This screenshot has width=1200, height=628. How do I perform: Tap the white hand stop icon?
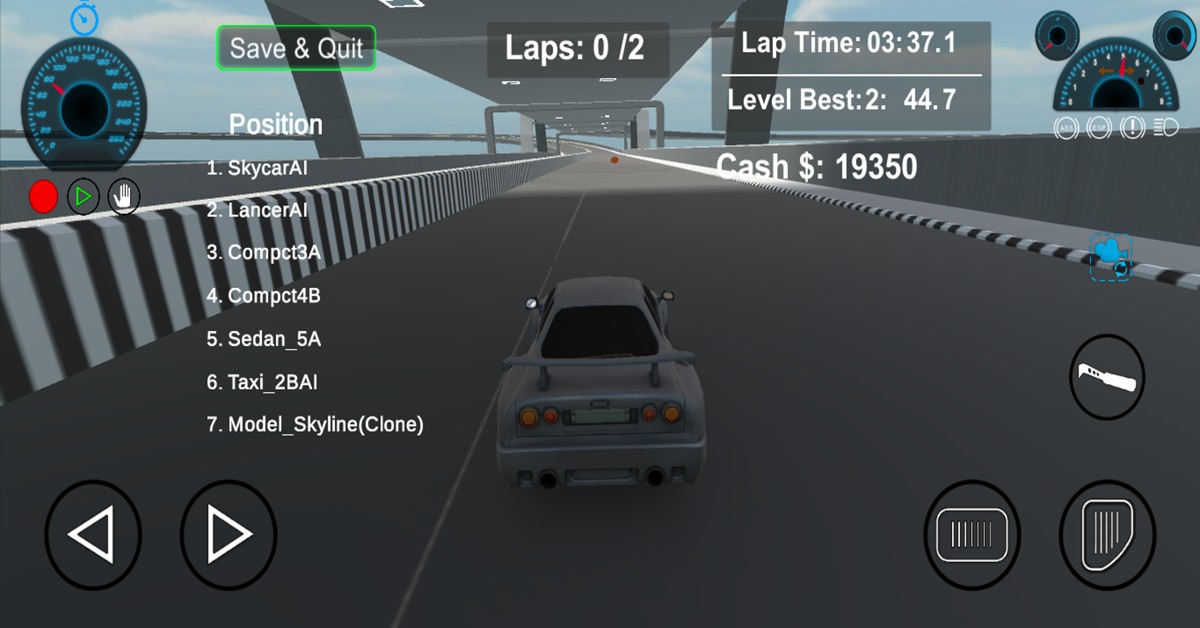pyautogui.click(x=124, y=197)
